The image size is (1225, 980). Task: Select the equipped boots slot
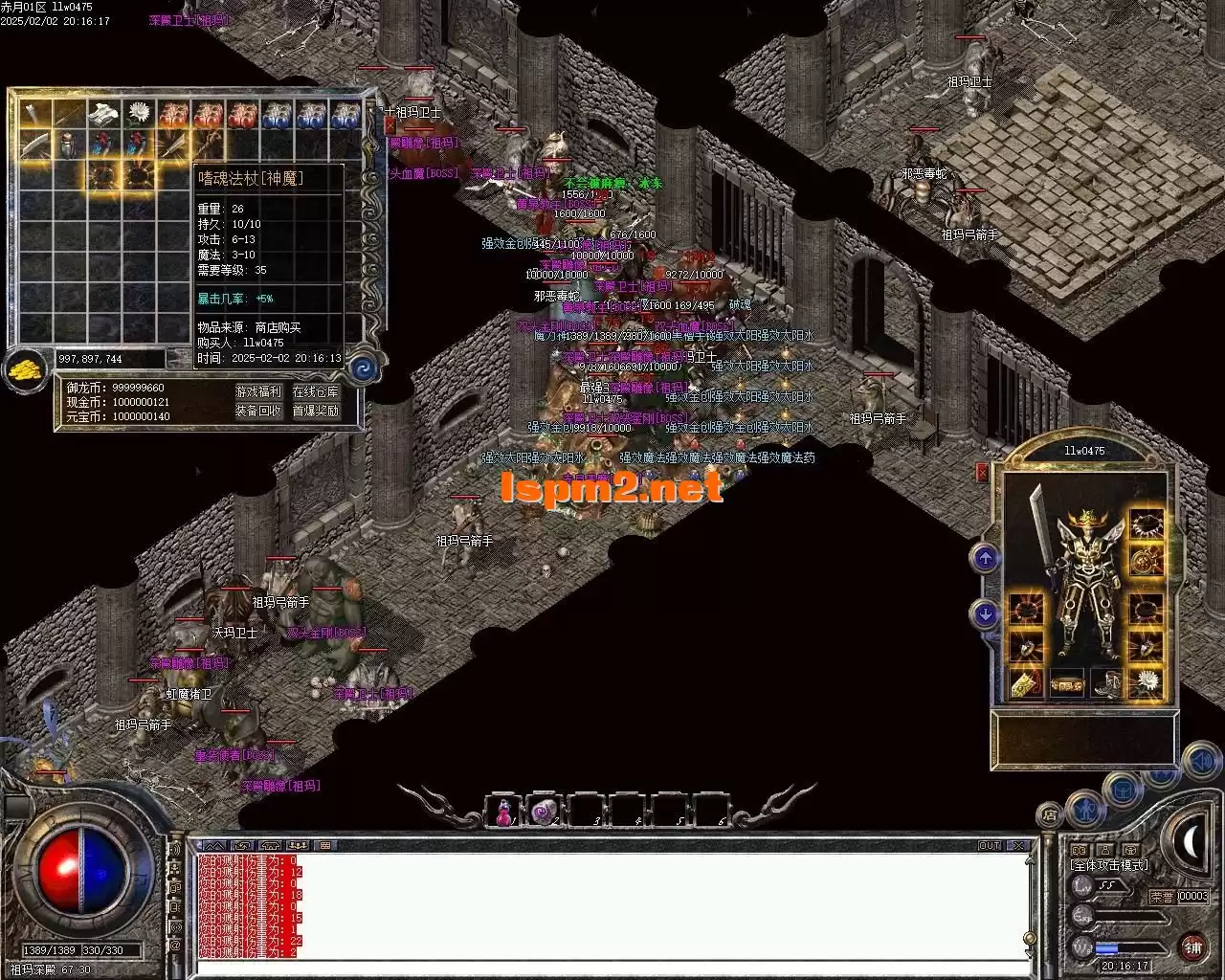[x=1108, y=683]
